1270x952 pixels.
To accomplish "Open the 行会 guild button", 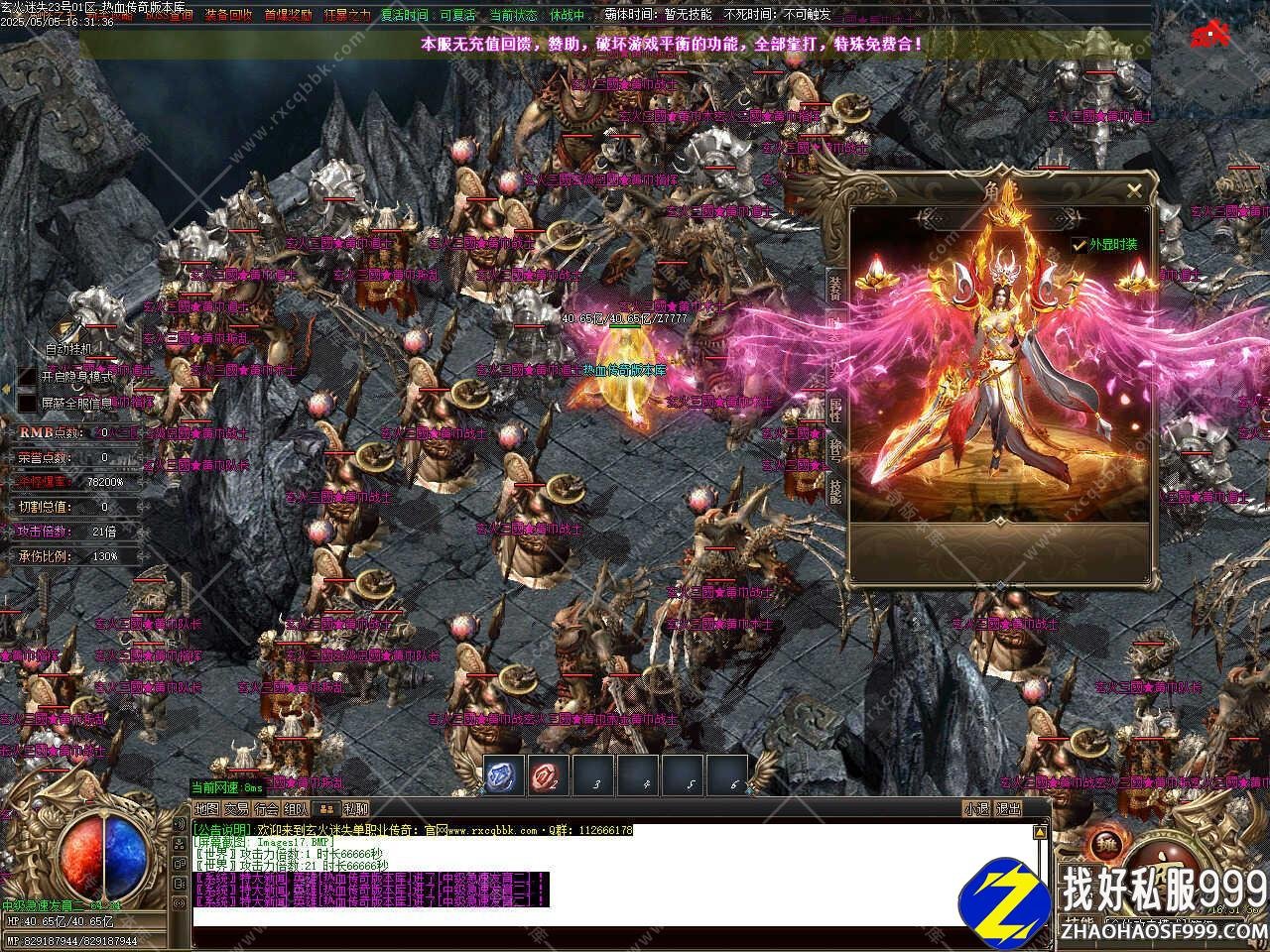I will 266,809.
